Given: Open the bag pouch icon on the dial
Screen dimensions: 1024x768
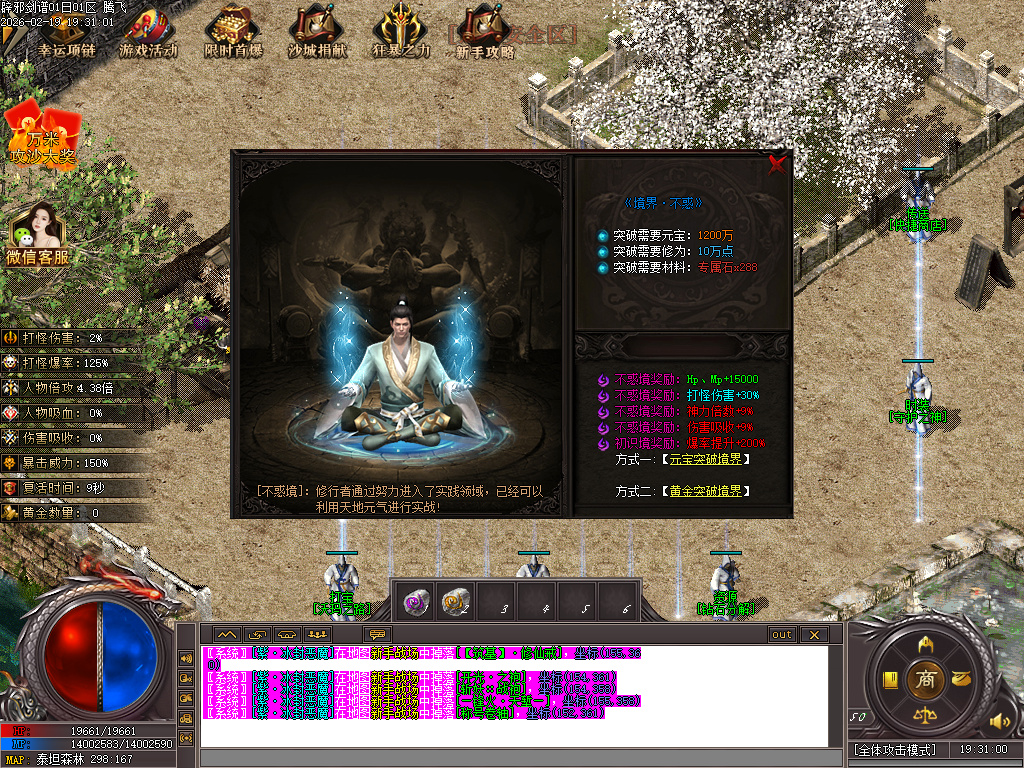Looking at the screenshot, I should [961, 680].
